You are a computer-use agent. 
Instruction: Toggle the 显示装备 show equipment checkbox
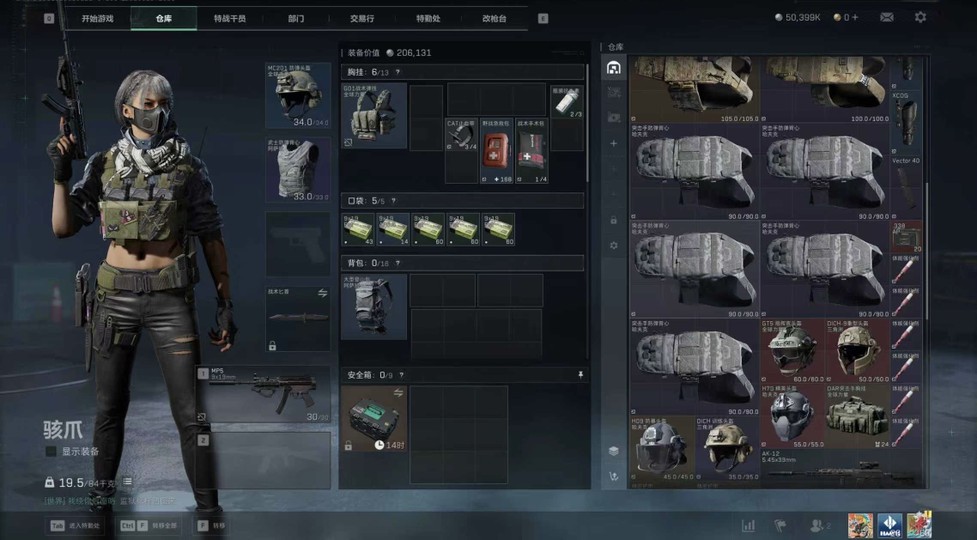(52, 451)
